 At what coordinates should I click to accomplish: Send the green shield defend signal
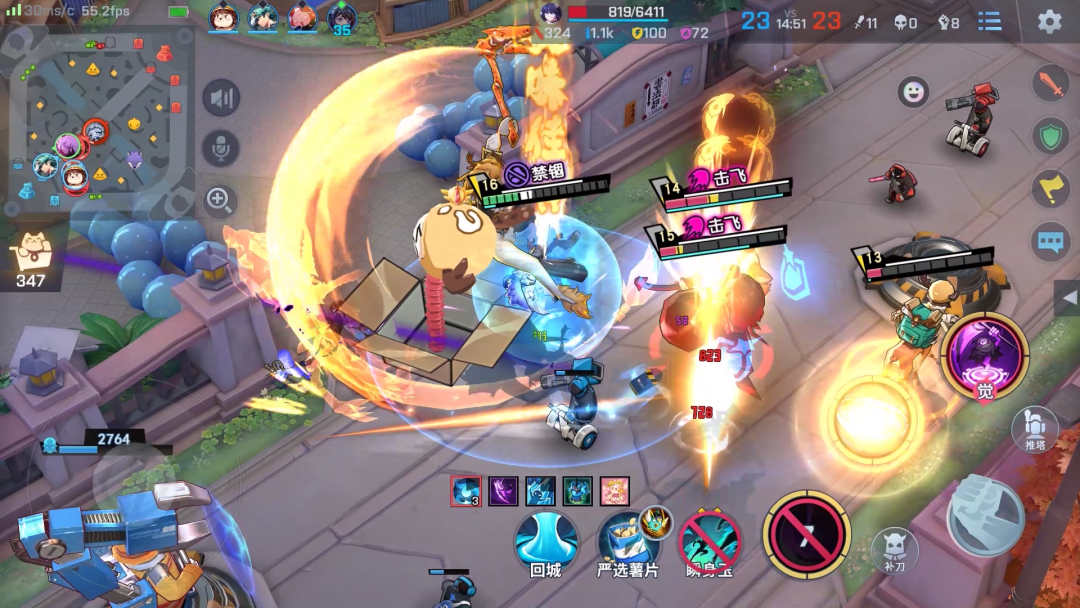1050,136
